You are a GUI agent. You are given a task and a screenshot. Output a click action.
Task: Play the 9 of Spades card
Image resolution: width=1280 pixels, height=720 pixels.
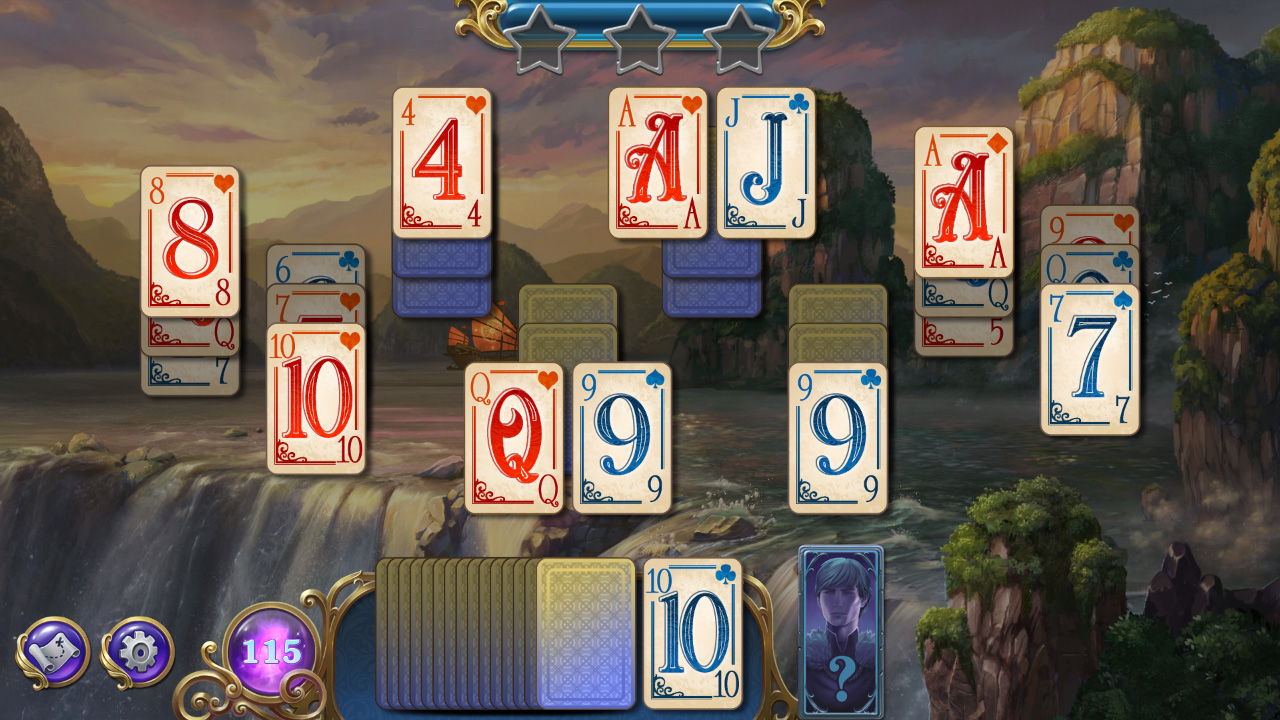pos(620,435)
